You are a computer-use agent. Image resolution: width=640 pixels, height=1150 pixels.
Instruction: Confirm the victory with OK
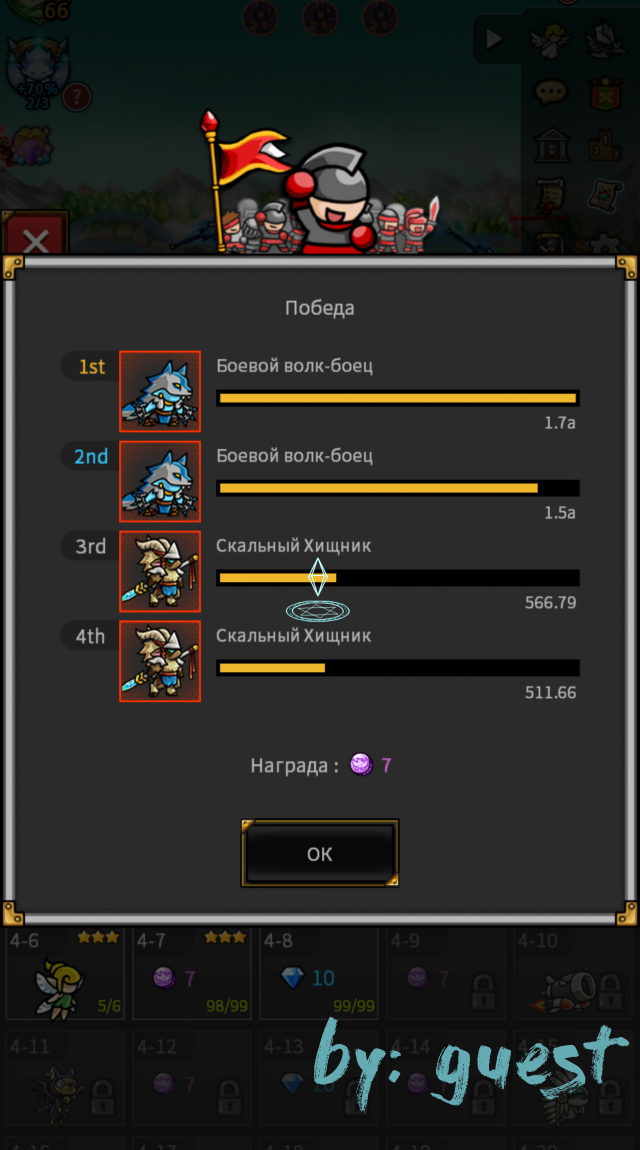pyautogui.click(x=320, y=853)
